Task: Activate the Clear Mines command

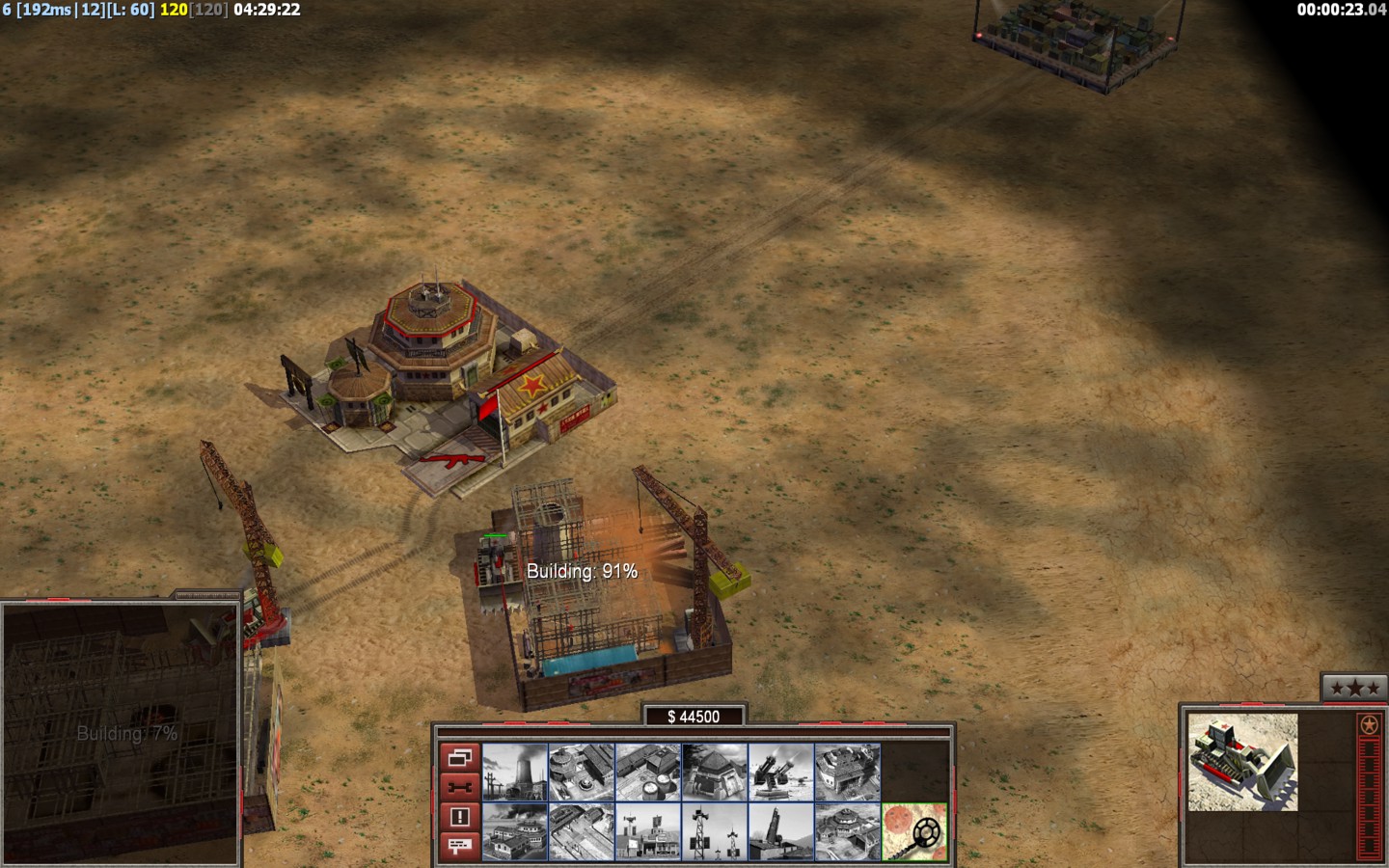Action: coord(914,831)
